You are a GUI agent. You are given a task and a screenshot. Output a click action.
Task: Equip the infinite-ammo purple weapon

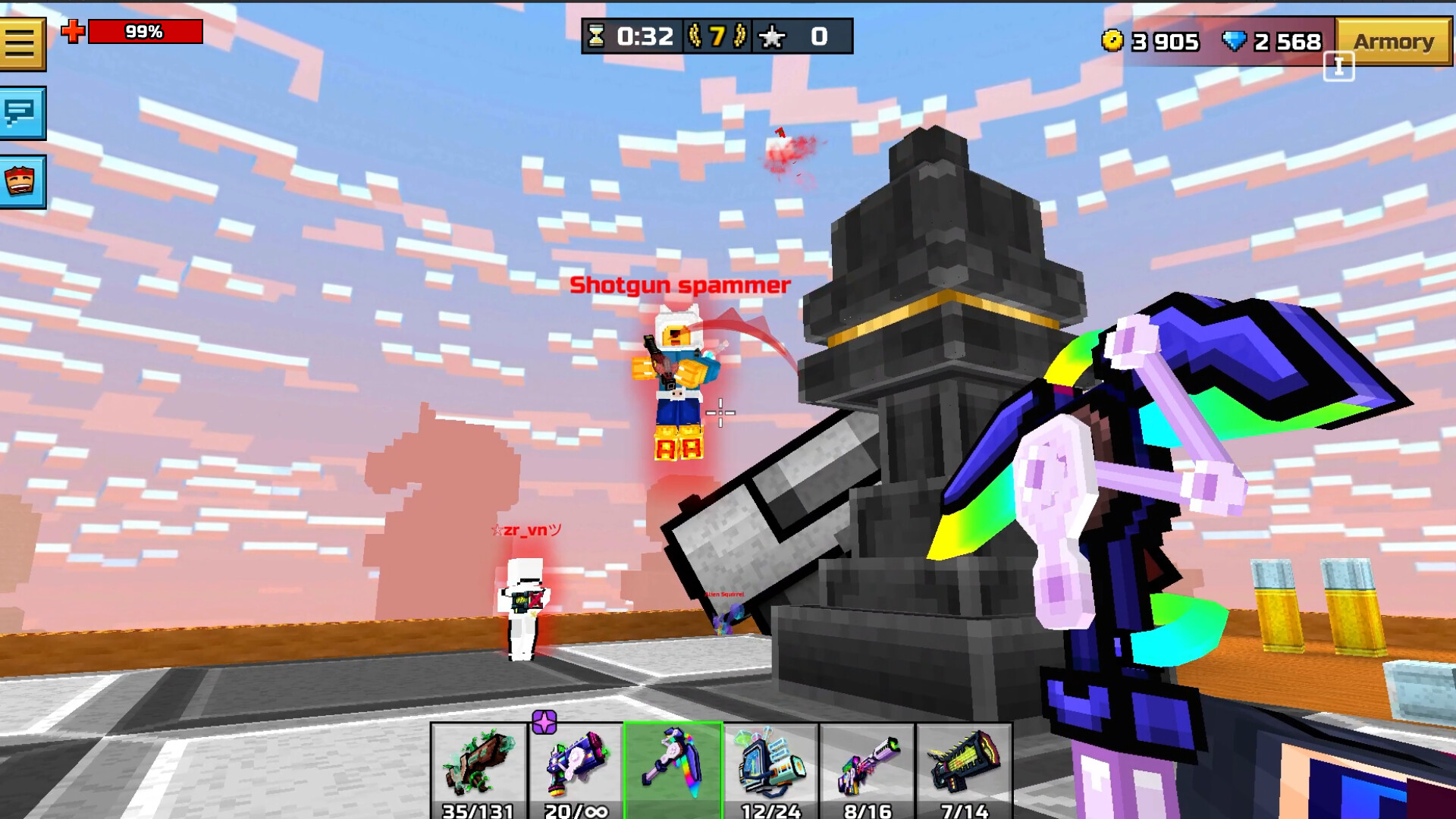point(576,766)
